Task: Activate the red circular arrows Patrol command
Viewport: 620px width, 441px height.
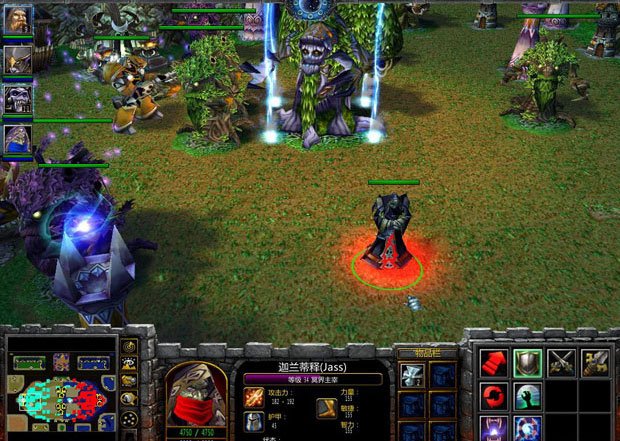Action: tap(493, 396)
